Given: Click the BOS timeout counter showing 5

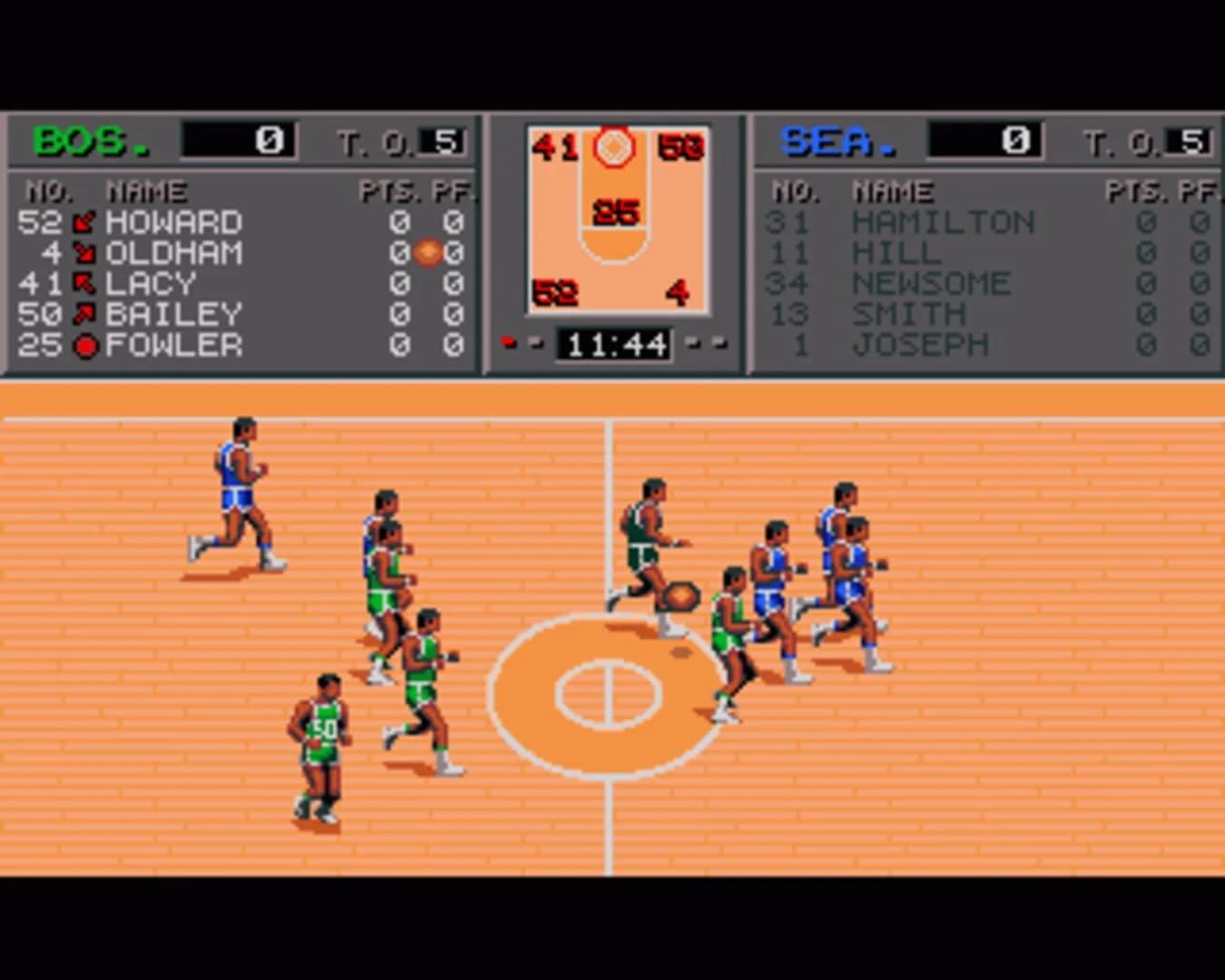Looking at the screenshot, I should tap(447, 139).
